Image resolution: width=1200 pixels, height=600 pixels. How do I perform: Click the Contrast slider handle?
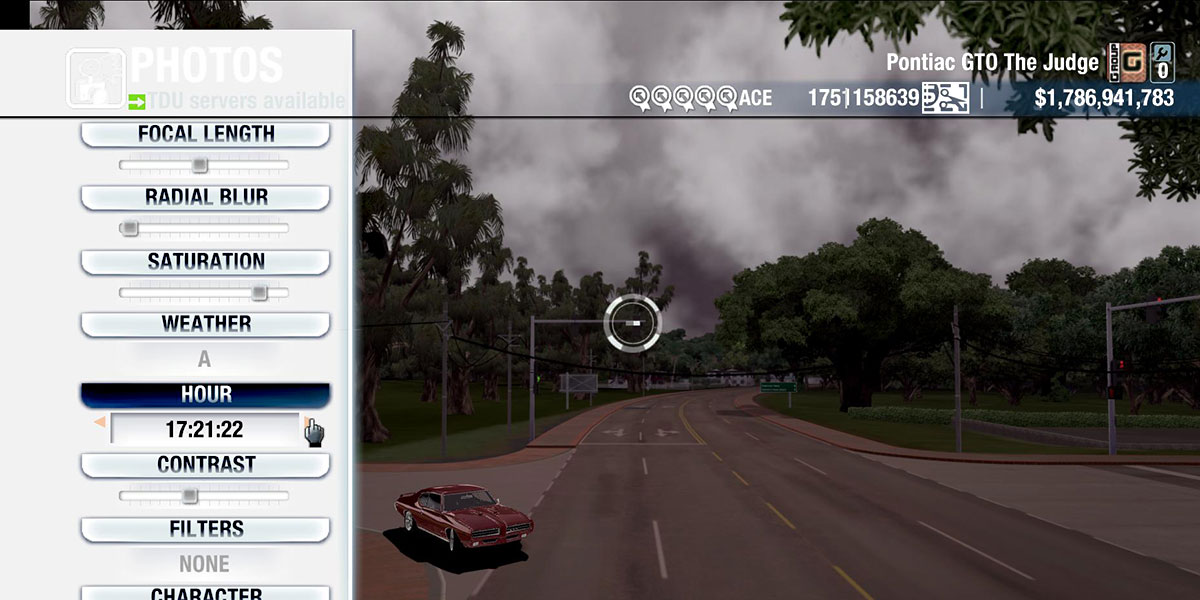189,496
